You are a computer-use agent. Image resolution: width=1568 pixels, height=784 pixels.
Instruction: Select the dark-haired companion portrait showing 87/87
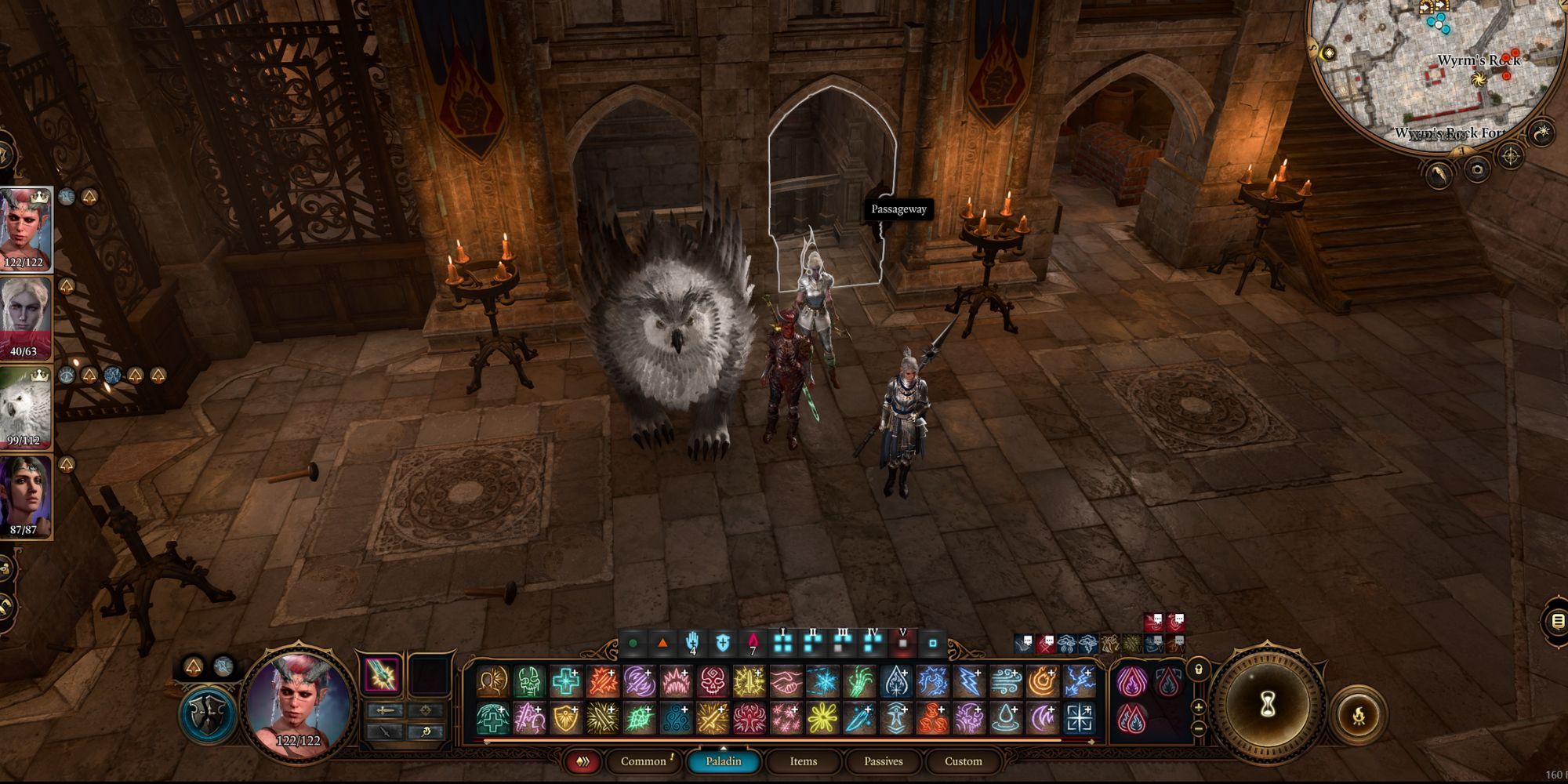click(24, 496)
